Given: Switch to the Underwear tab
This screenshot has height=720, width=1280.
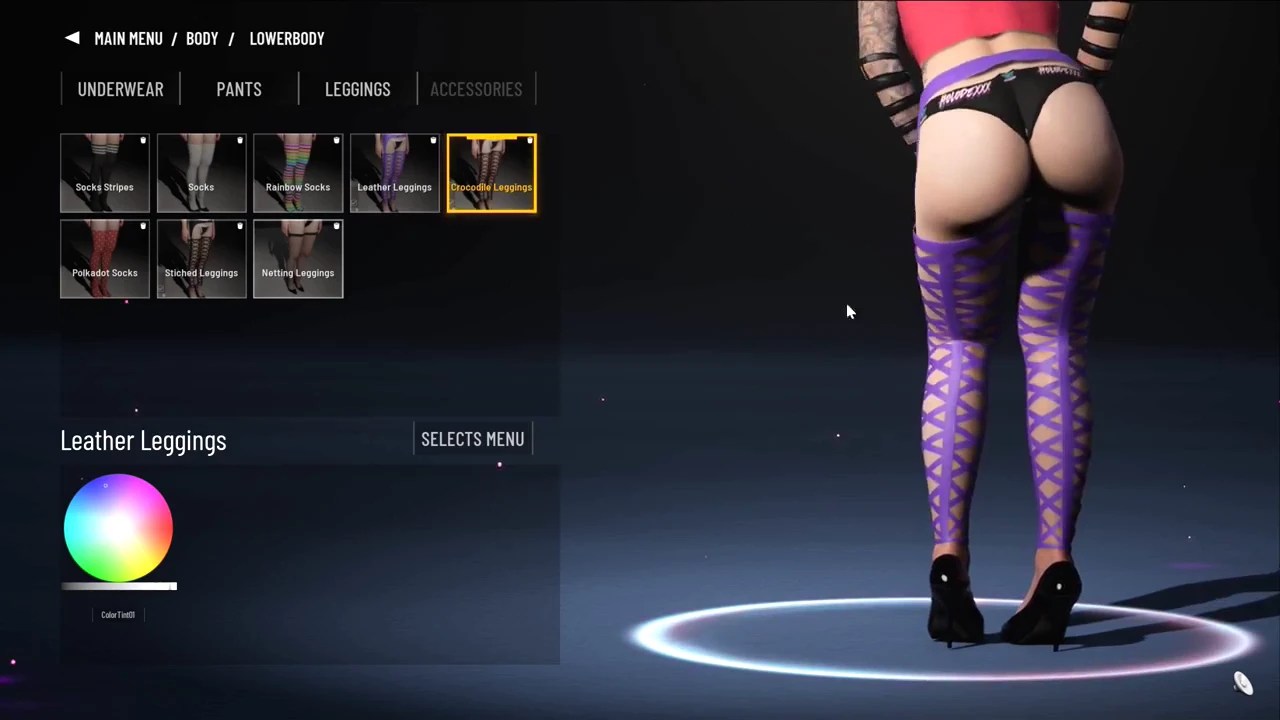Looking at the screenshot, I should point(120,89).
